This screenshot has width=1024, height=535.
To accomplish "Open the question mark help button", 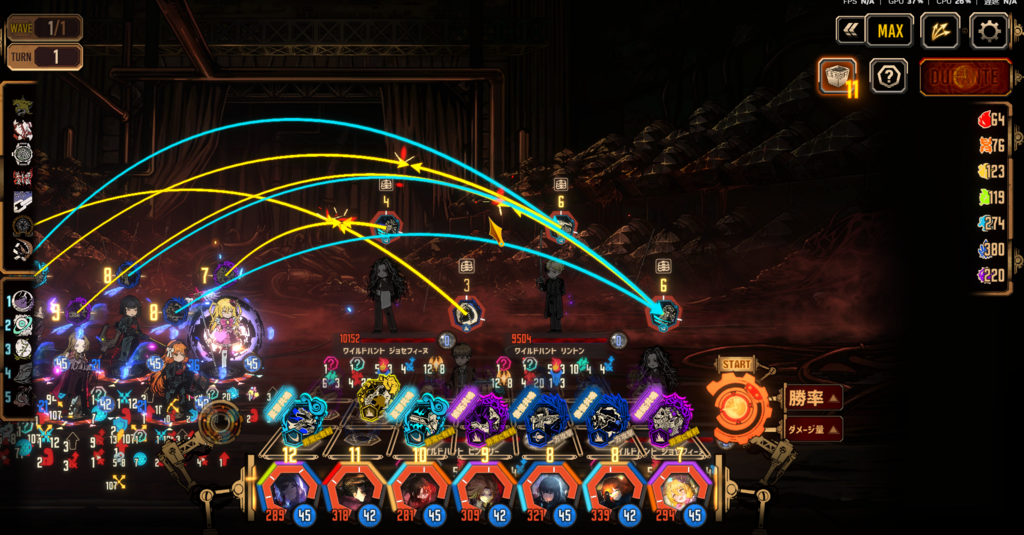I will 888,76.
